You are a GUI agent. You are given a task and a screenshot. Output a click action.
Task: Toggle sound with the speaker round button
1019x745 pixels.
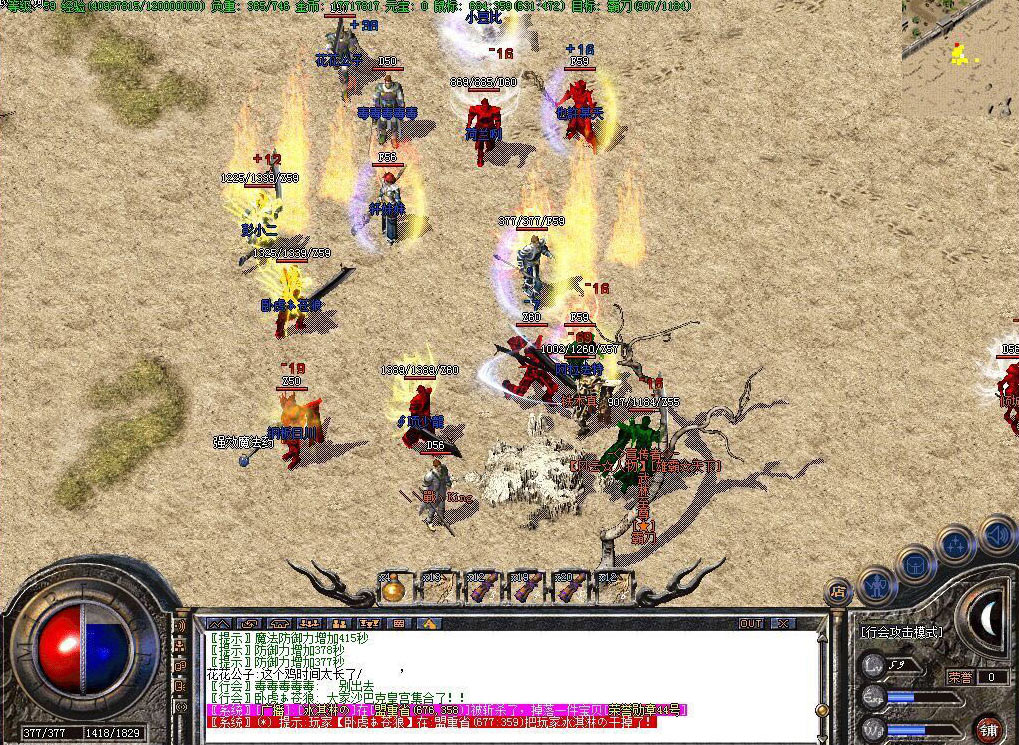[x=996, y=535]
